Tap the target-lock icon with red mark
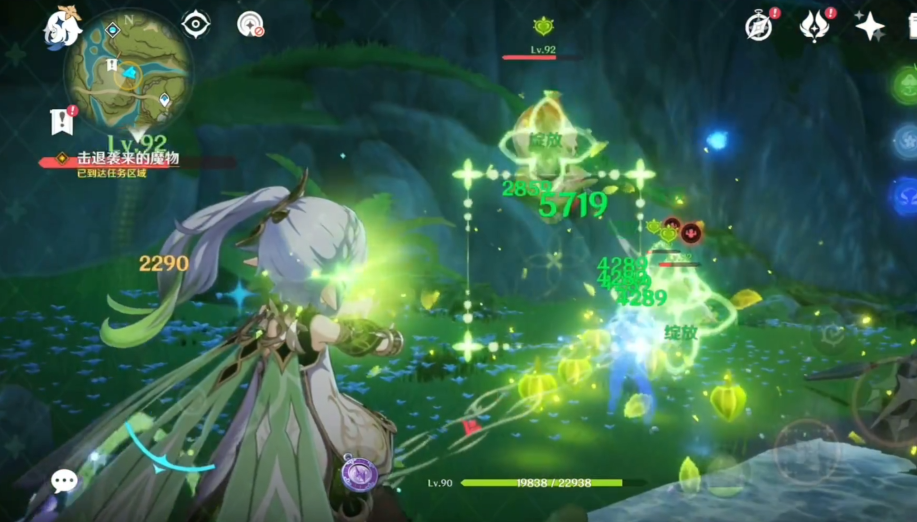This screenshot has height=522, width=917. [x=250, y=25]
